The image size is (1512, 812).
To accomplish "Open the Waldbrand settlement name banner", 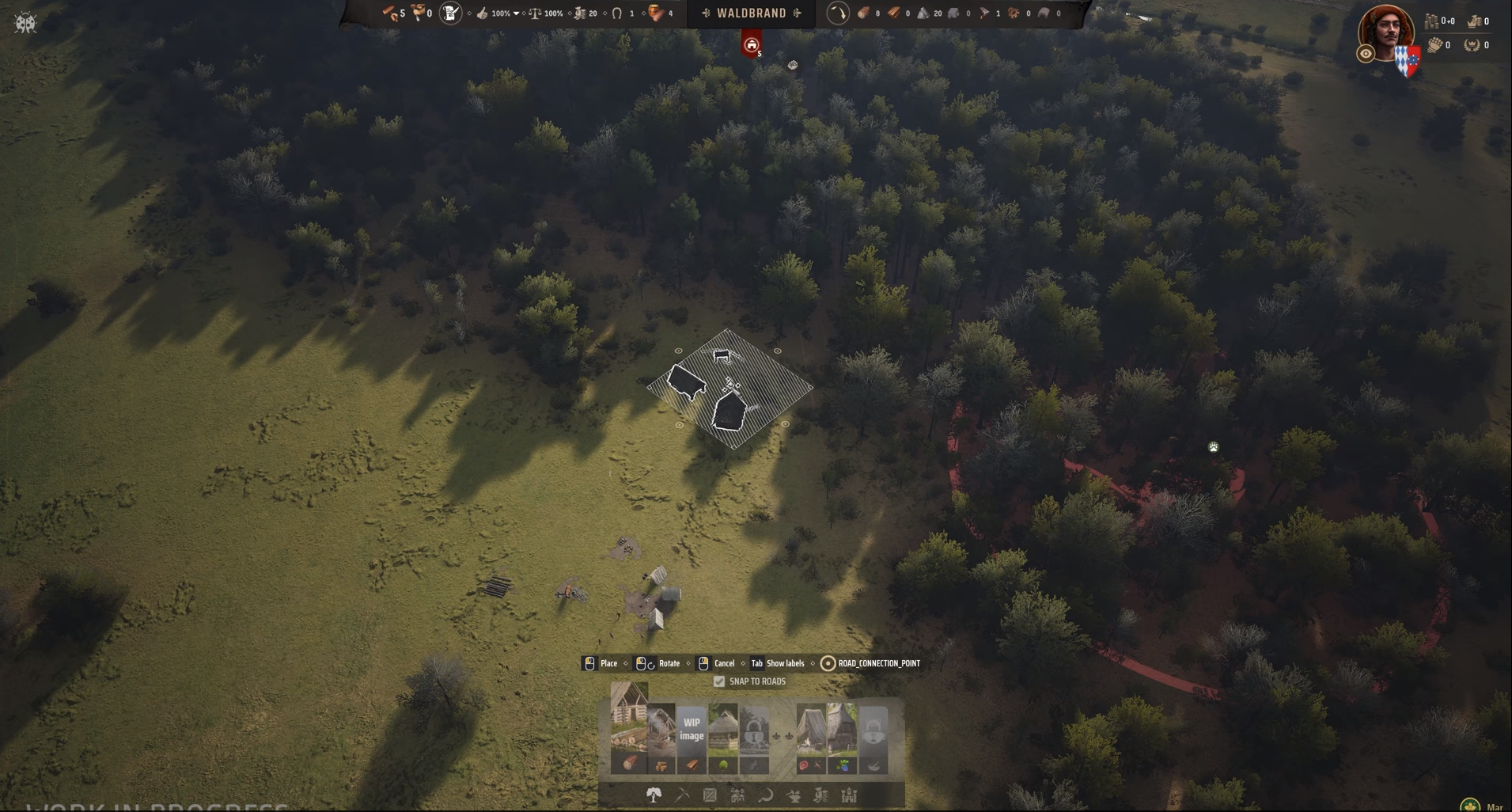I will click(751, 13).
